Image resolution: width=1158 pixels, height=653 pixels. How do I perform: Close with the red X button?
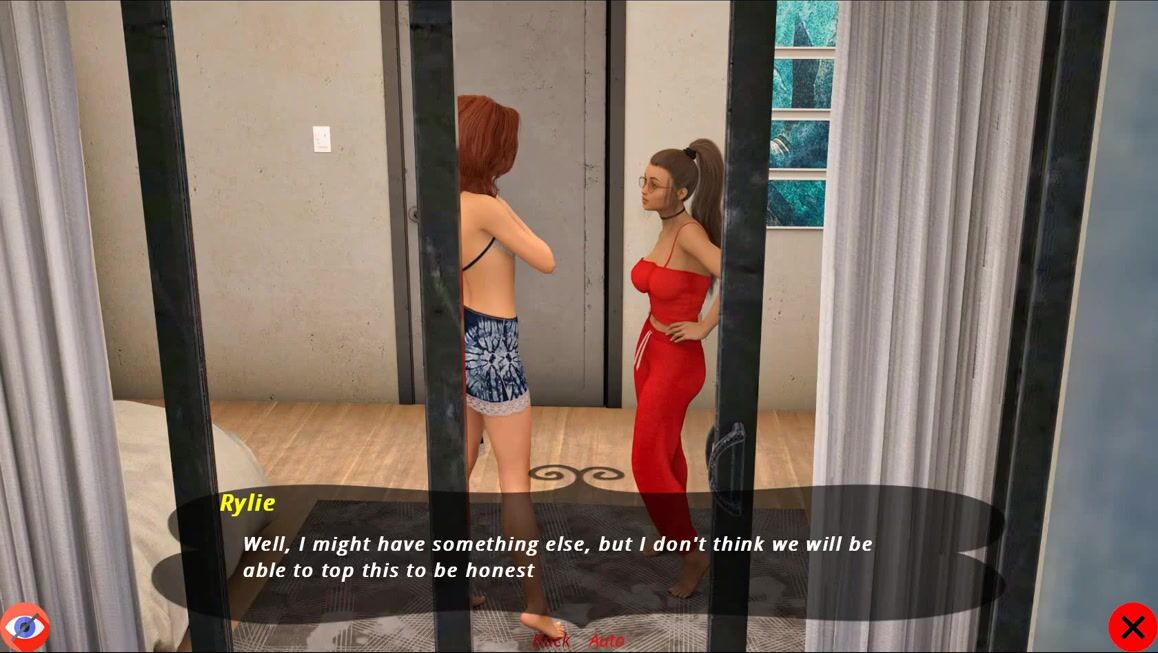click(1132, 627)
